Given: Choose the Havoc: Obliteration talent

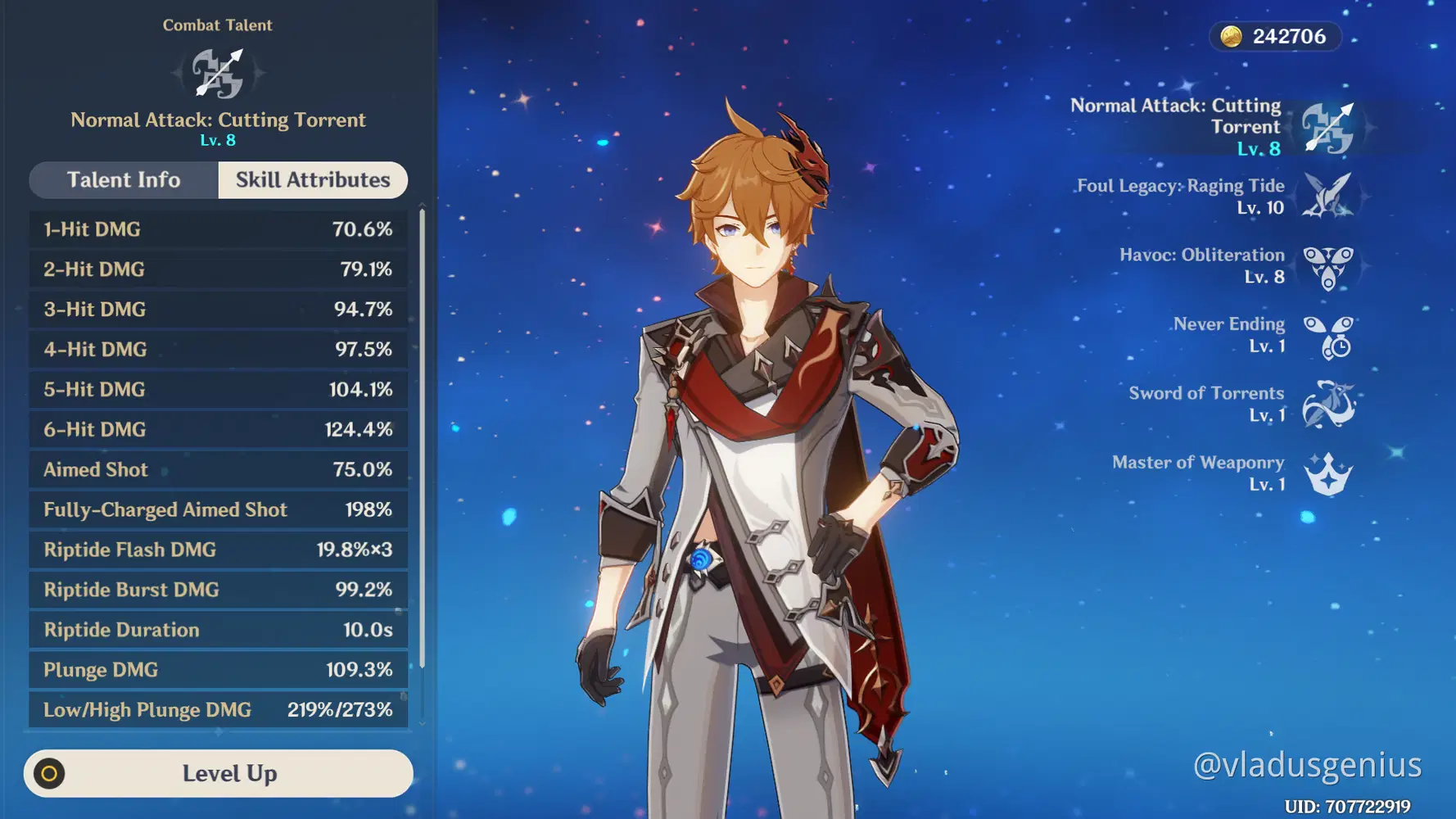Looking at the screenshot, I should coord(1327,266).
